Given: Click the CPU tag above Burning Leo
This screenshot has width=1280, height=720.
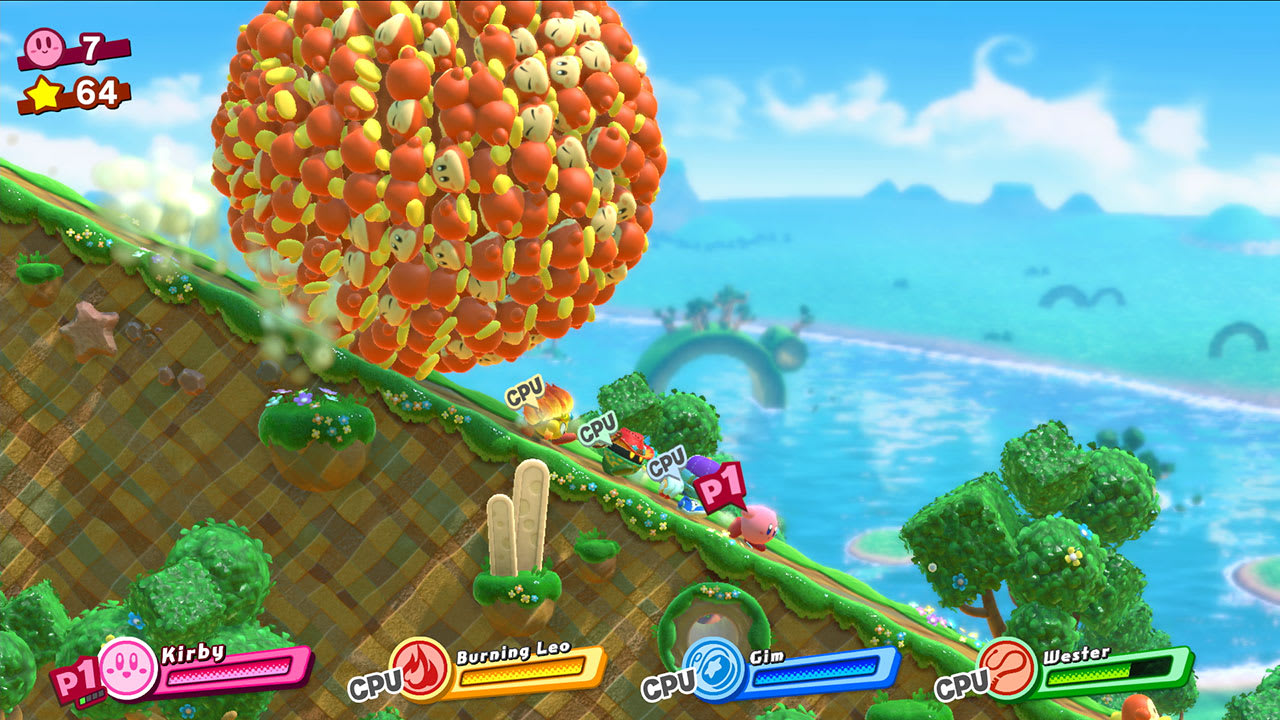Looking at the screenshot, I should pos(523,394).
